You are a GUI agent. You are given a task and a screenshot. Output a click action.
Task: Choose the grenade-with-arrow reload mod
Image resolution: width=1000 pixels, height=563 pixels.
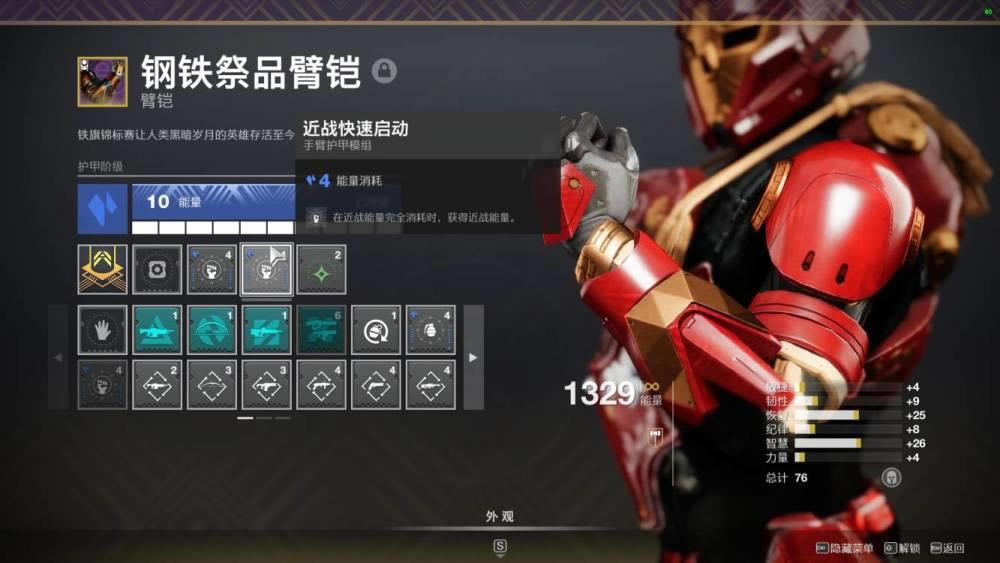(376, 329)
